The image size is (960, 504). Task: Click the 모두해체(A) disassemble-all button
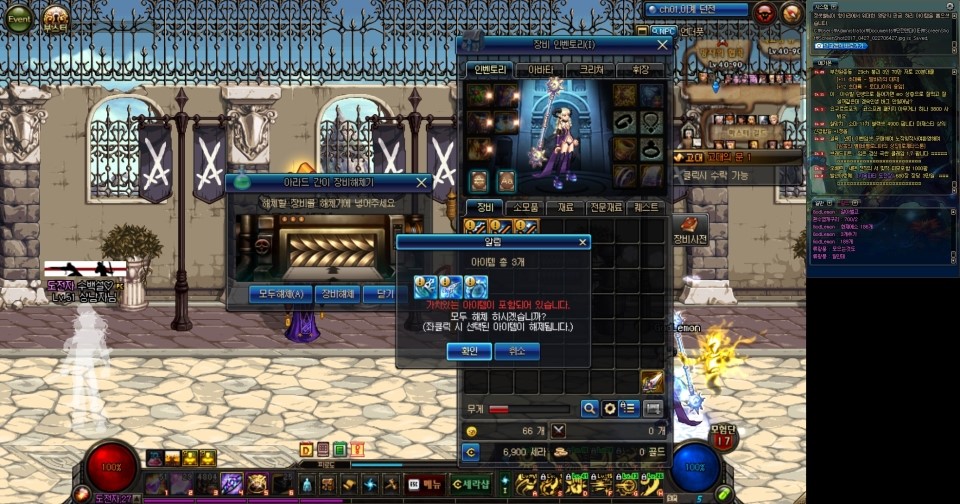click(281, 294)
